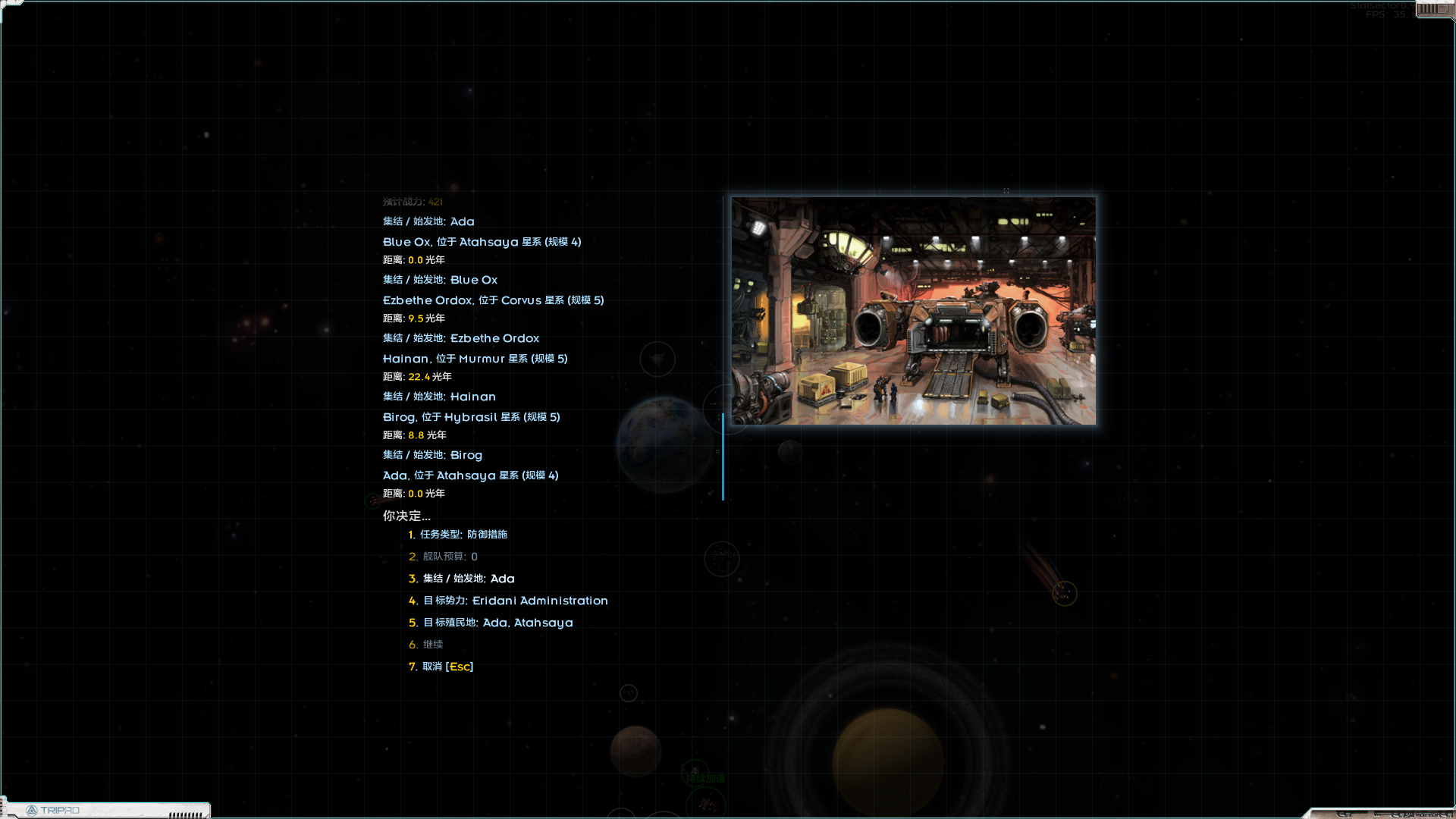This screenshot has width=1456, height=819.
Task: Click the hangar ship illustration
Action: tap(912, 309)
